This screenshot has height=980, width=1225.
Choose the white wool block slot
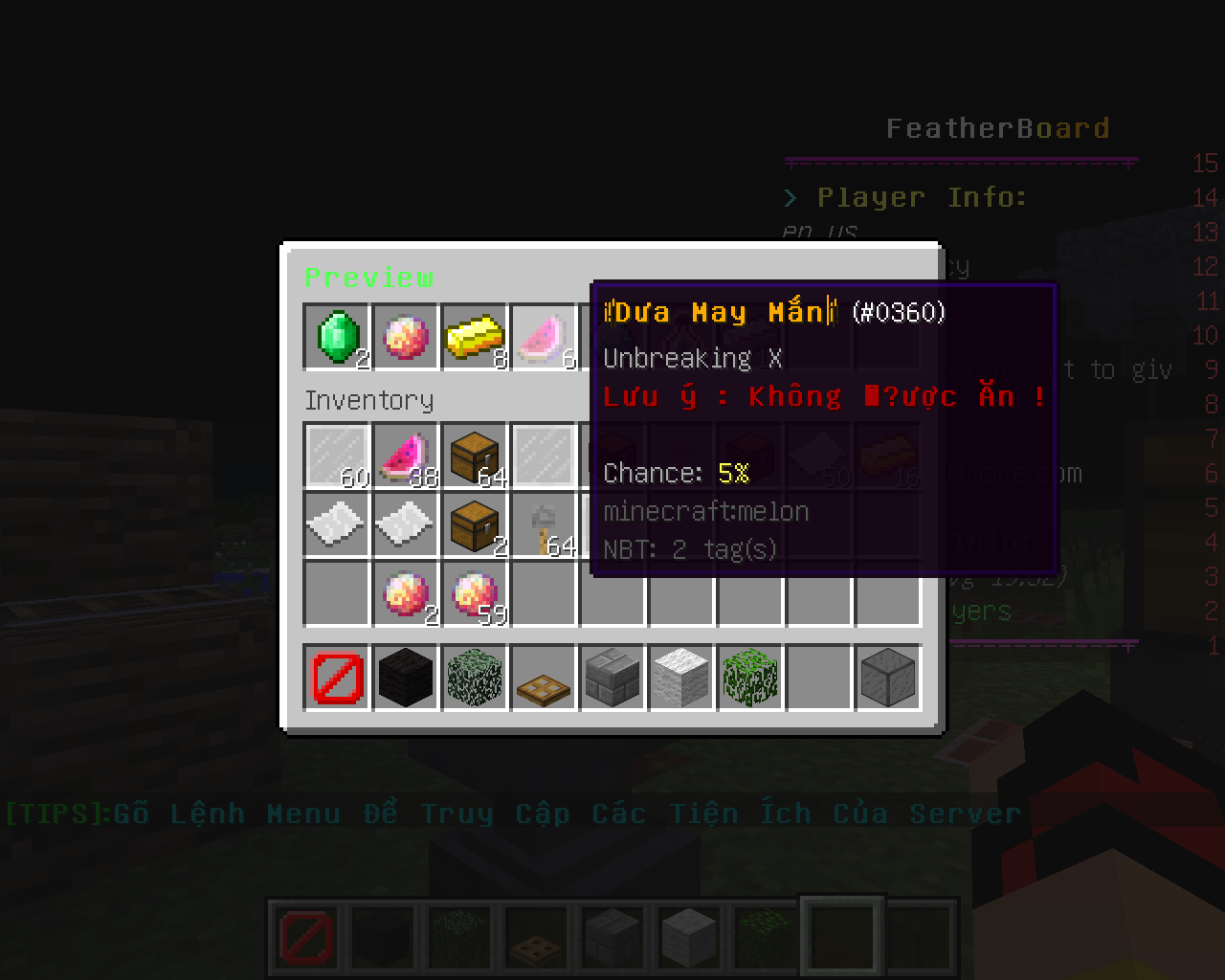pyautogui.click(x=681, y=678)
